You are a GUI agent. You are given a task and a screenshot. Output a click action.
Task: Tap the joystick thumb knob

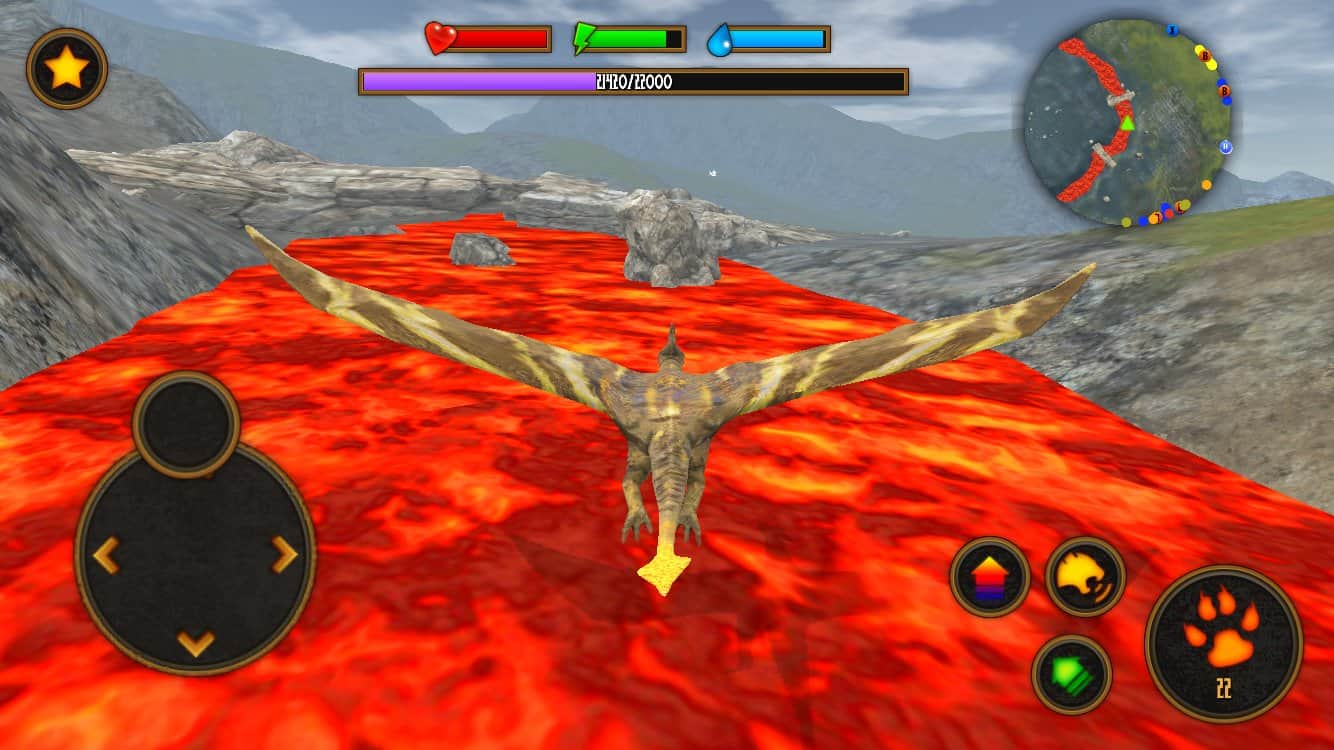pyautogui.click(x=186, y=424)
